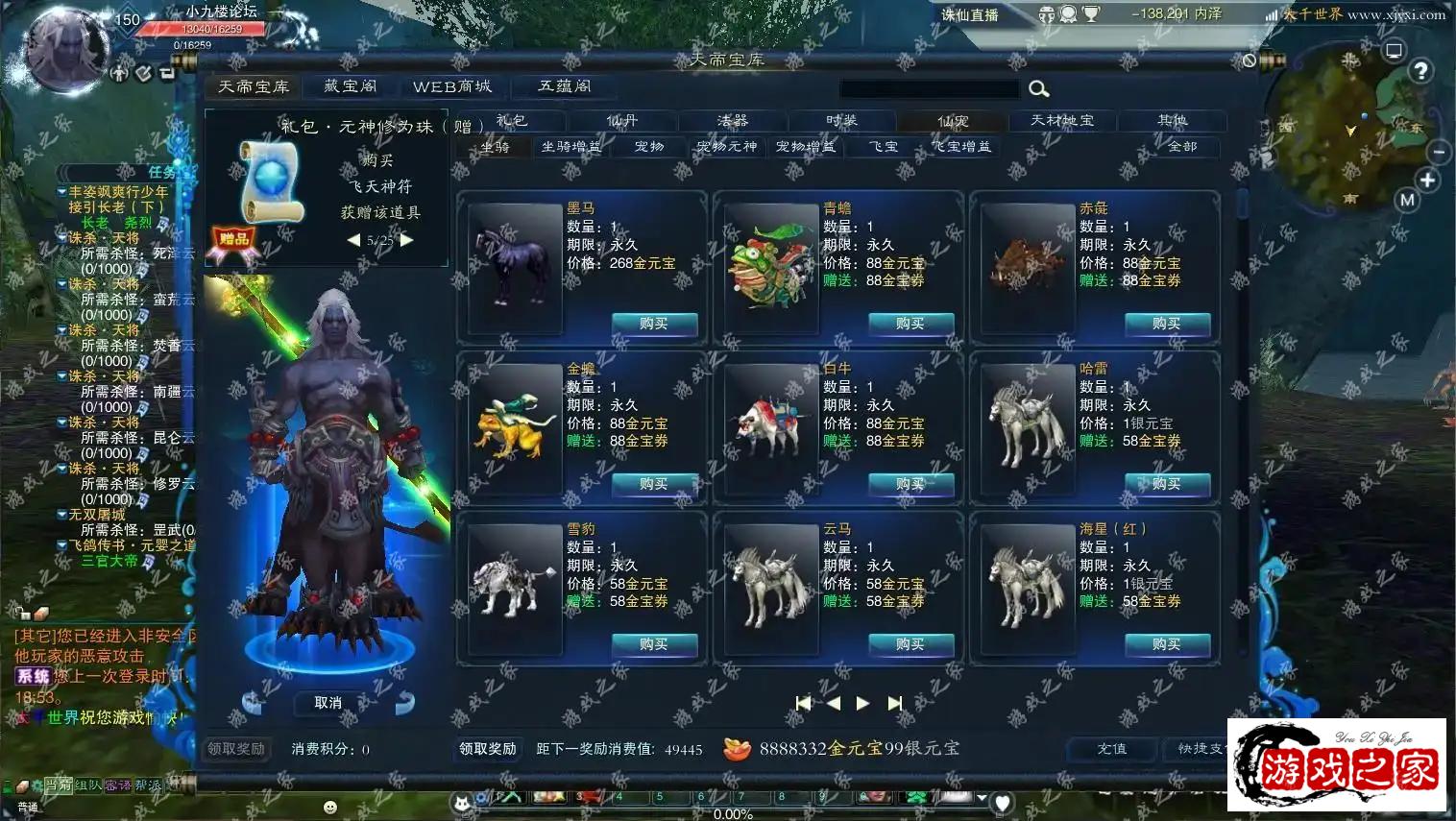The image size is (1456, 821).
Task: Click the 取消 button under character preview
Action: tap(328, 703)
